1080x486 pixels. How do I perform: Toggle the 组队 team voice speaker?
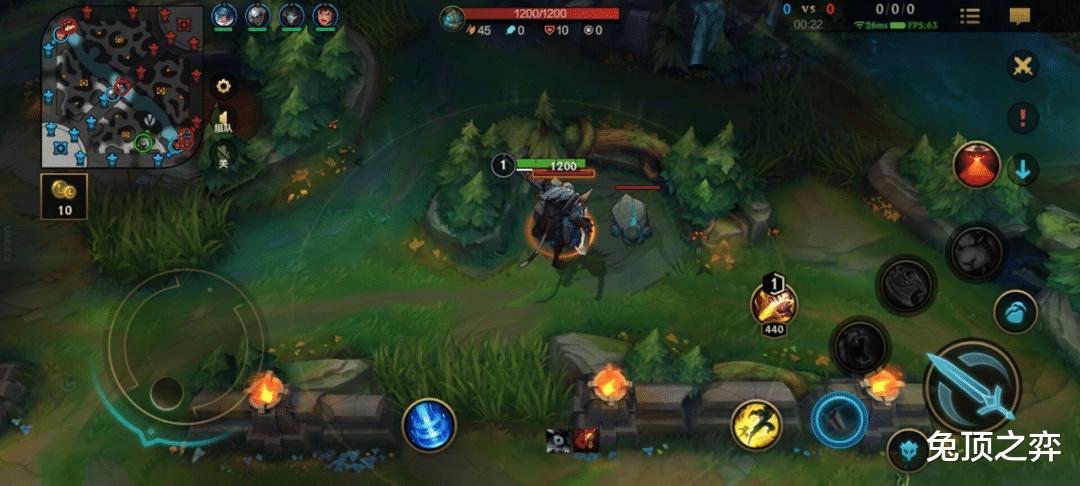224,122
